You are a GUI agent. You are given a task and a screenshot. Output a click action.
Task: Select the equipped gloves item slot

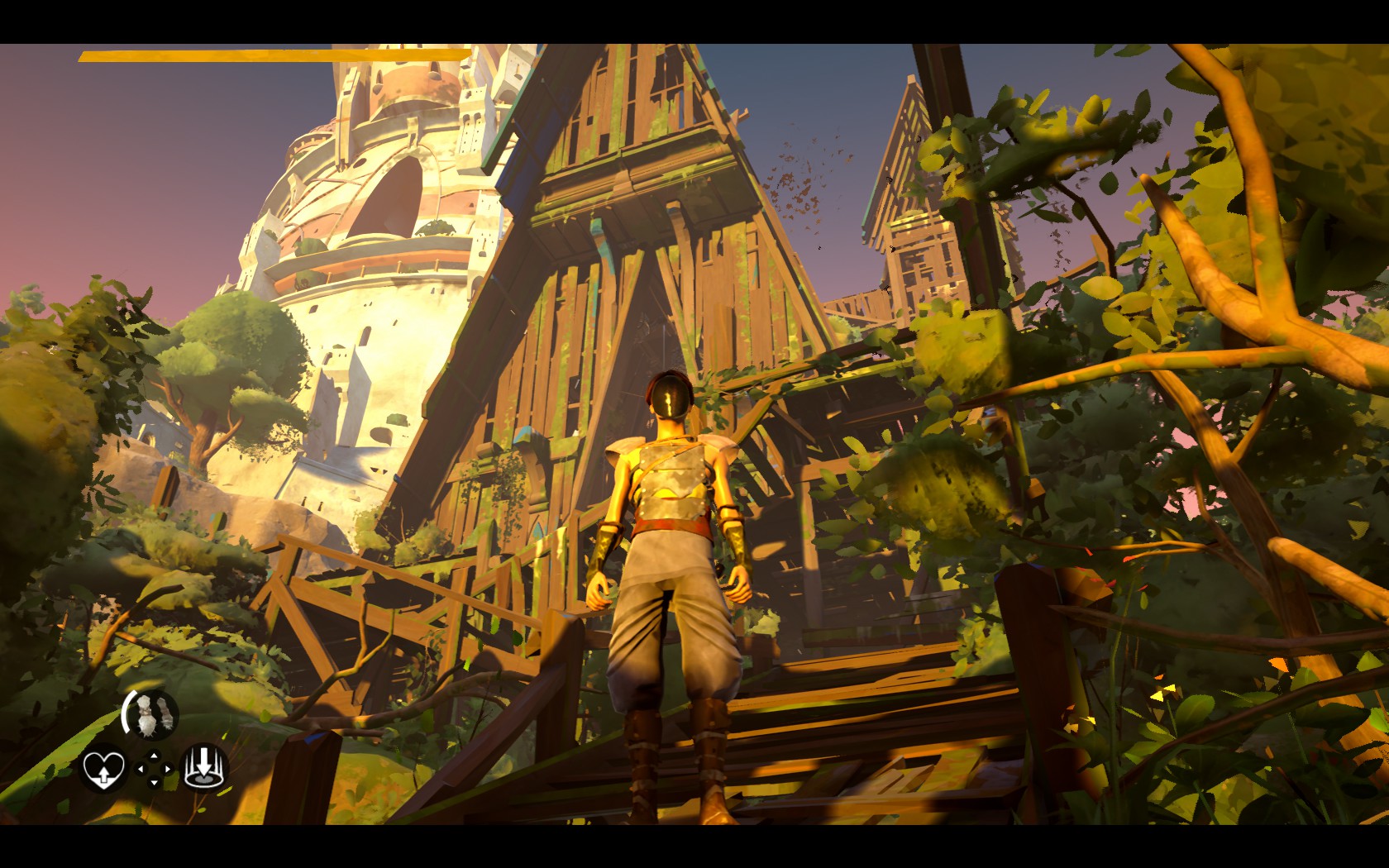pos(153,714)
